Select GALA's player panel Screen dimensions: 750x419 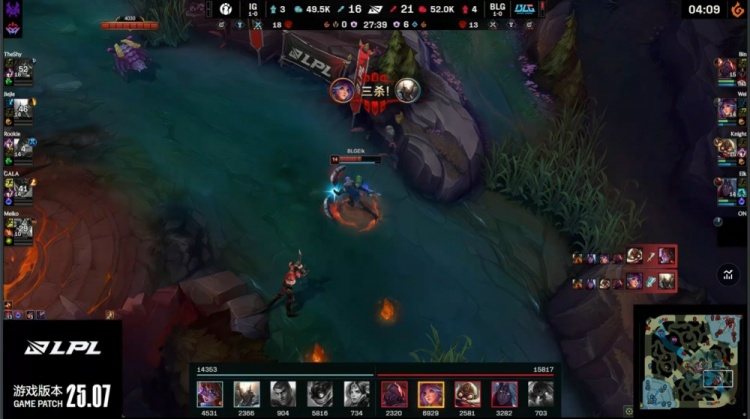[18, 187]
